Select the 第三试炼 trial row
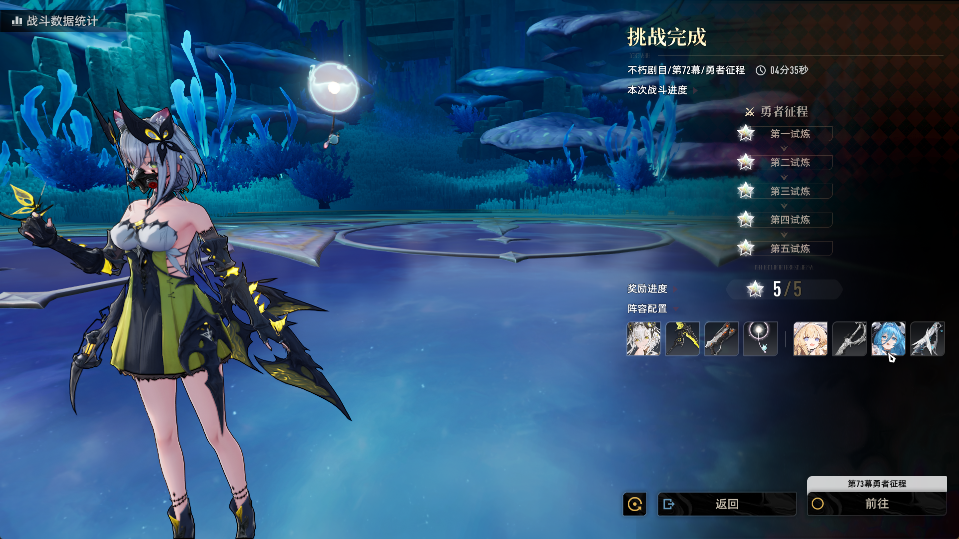This screenshot has height=539, width=959. (x=789, y=191)
